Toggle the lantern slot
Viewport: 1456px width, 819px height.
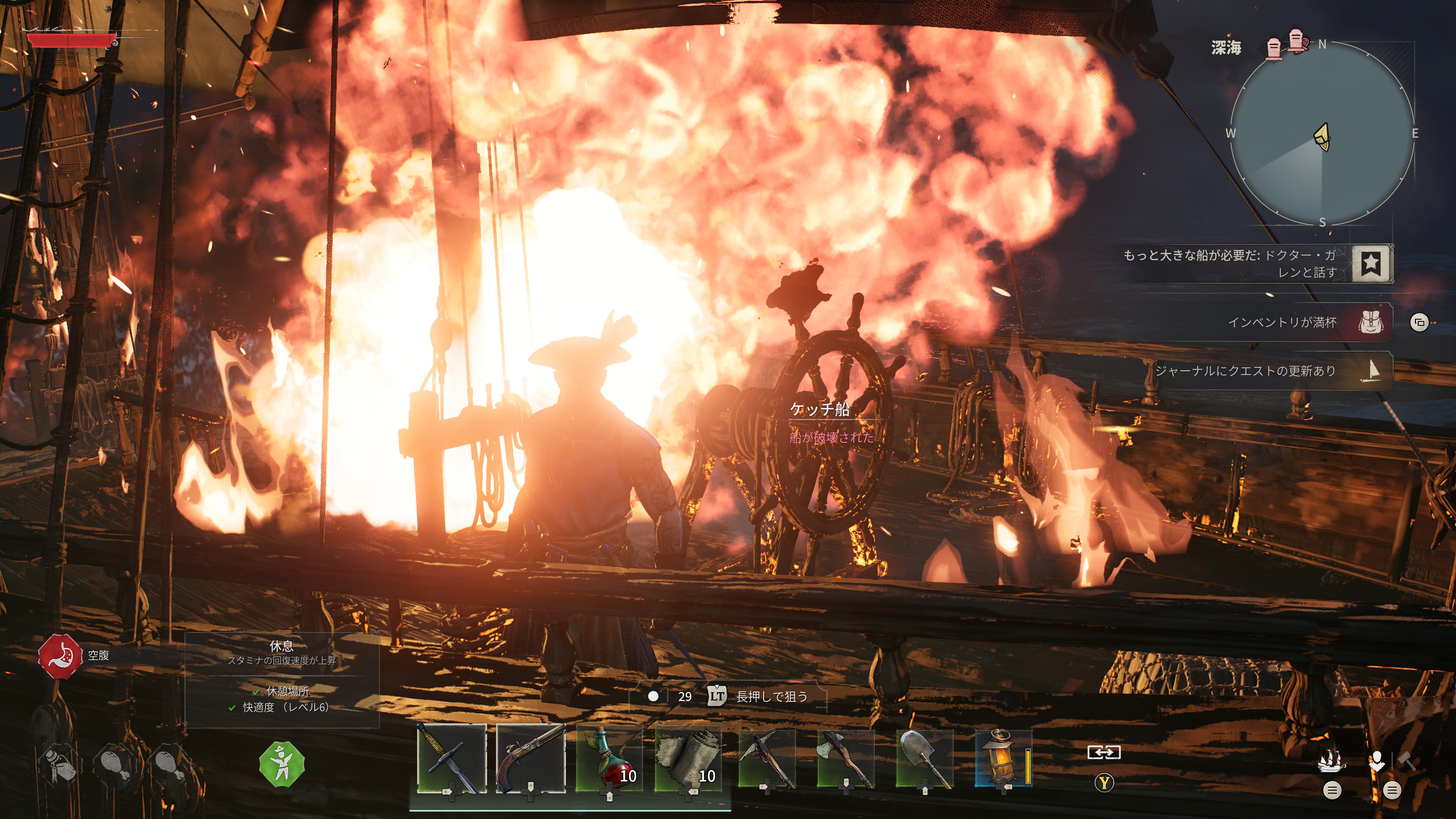click(1003, 758)
